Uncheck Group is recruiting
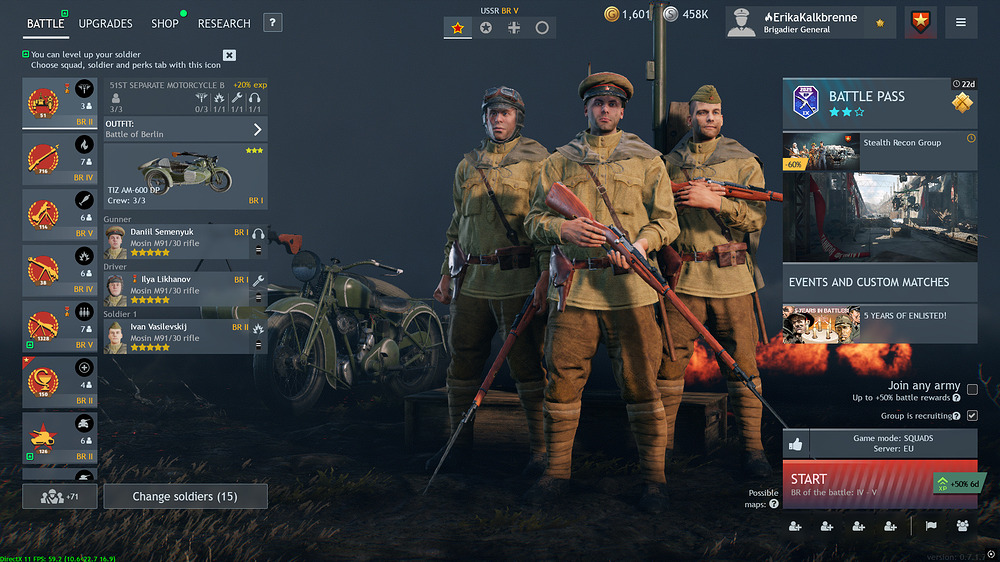 972,415
